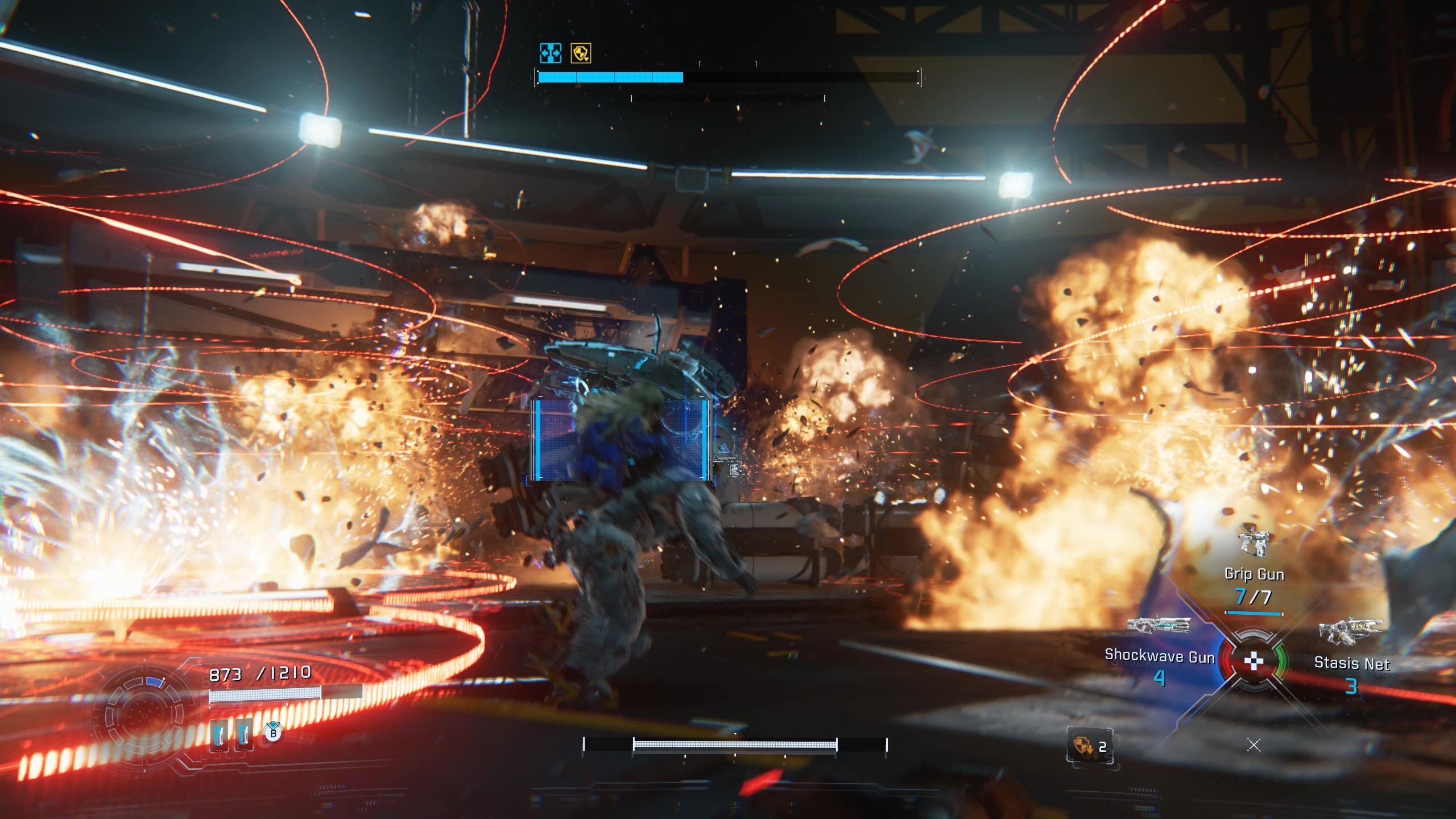Image resolution: width=1456 pixels, height=819 pixels.
Task: Toggle the X marker at the bottom right
Action: tap(1254, 744)
